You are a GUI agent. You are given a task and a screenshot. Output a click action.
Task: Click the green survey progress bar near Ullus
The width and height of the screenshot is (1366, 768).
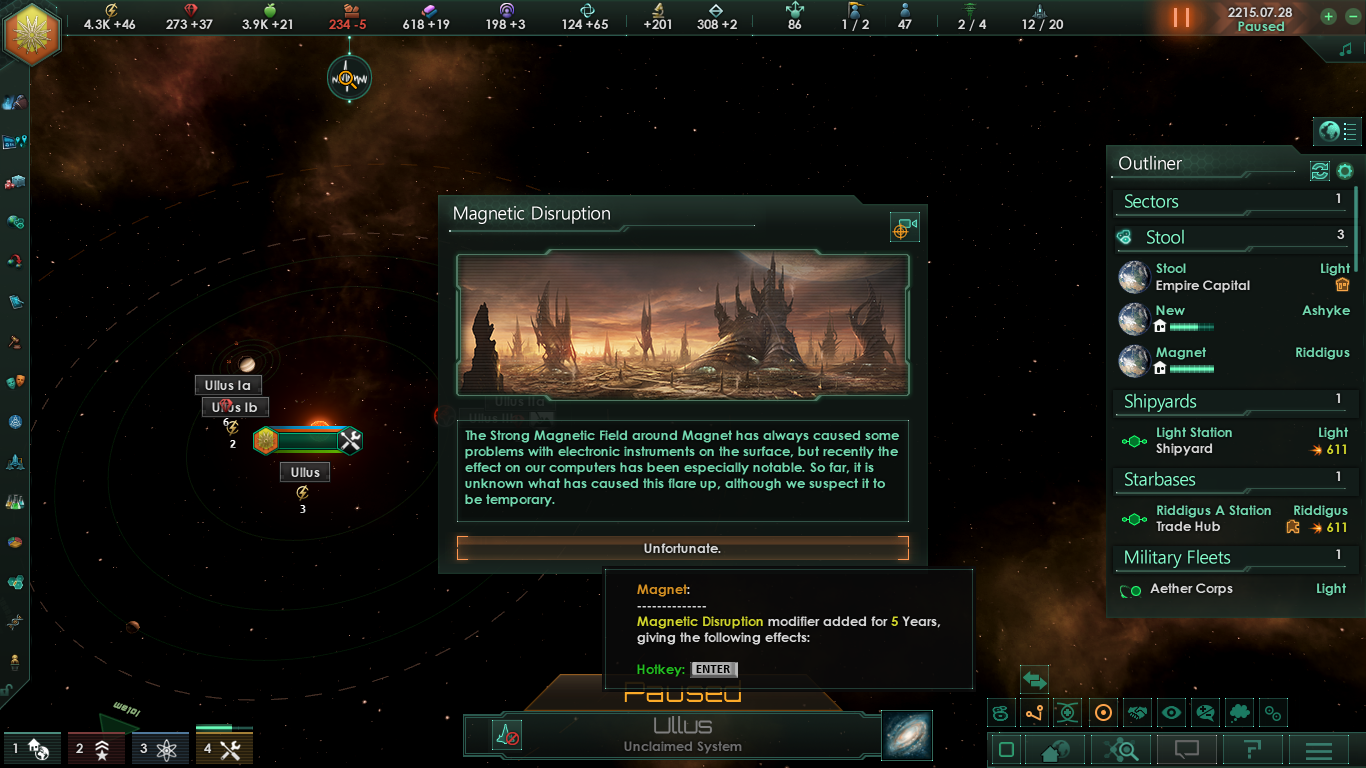click(x=307, y=440)
